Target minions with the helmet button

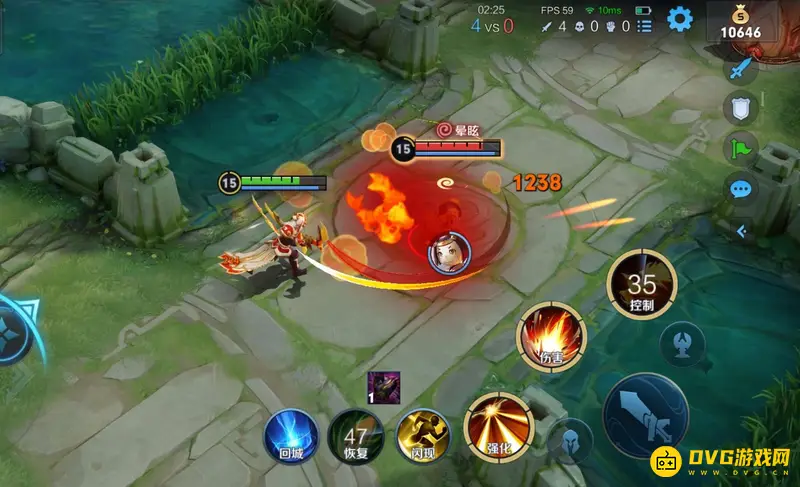pos(571,442)
